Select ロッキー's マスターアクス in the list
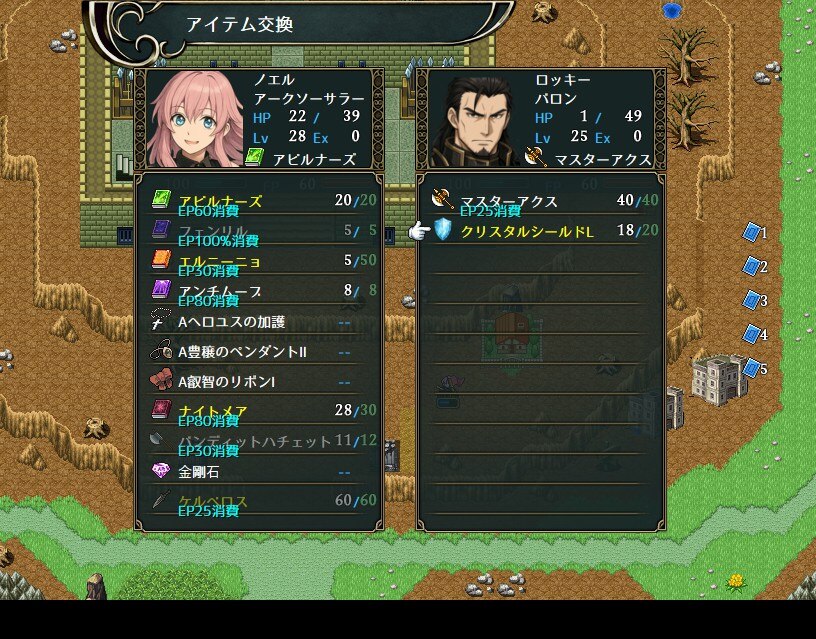 (x=541, y=201)
